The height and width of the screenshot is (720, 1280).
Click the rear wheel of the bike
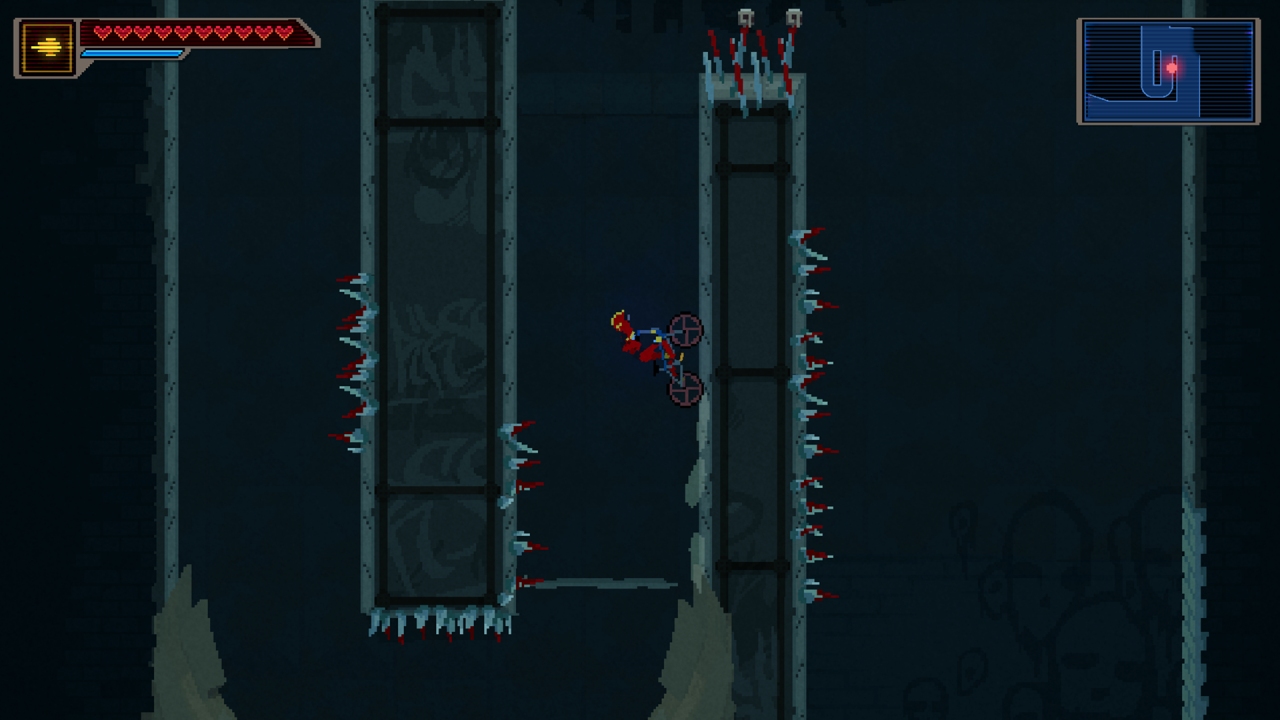point(684,390)
